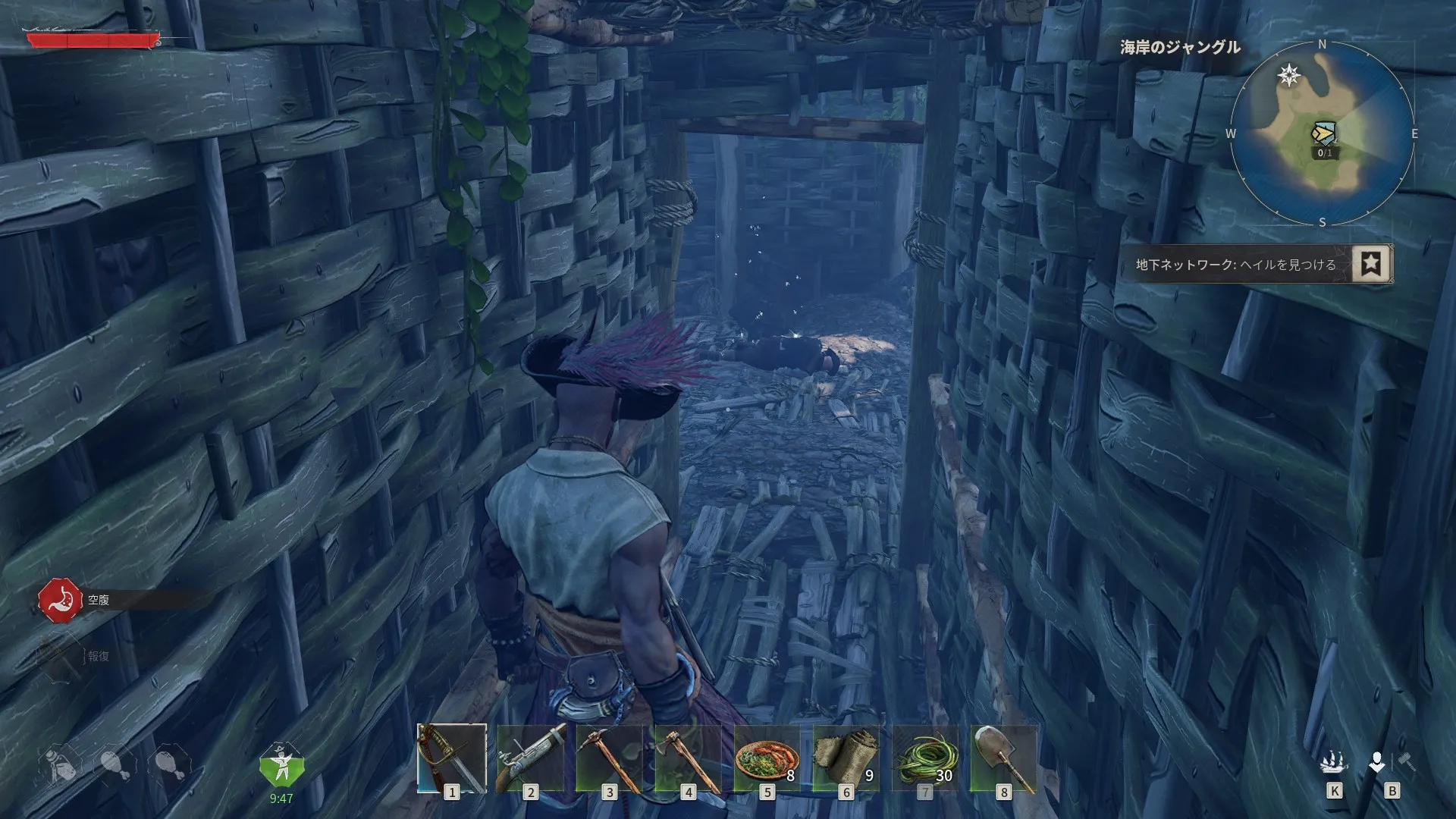
Task: Select the saber in hotbar slot 1
Action: 452,758
